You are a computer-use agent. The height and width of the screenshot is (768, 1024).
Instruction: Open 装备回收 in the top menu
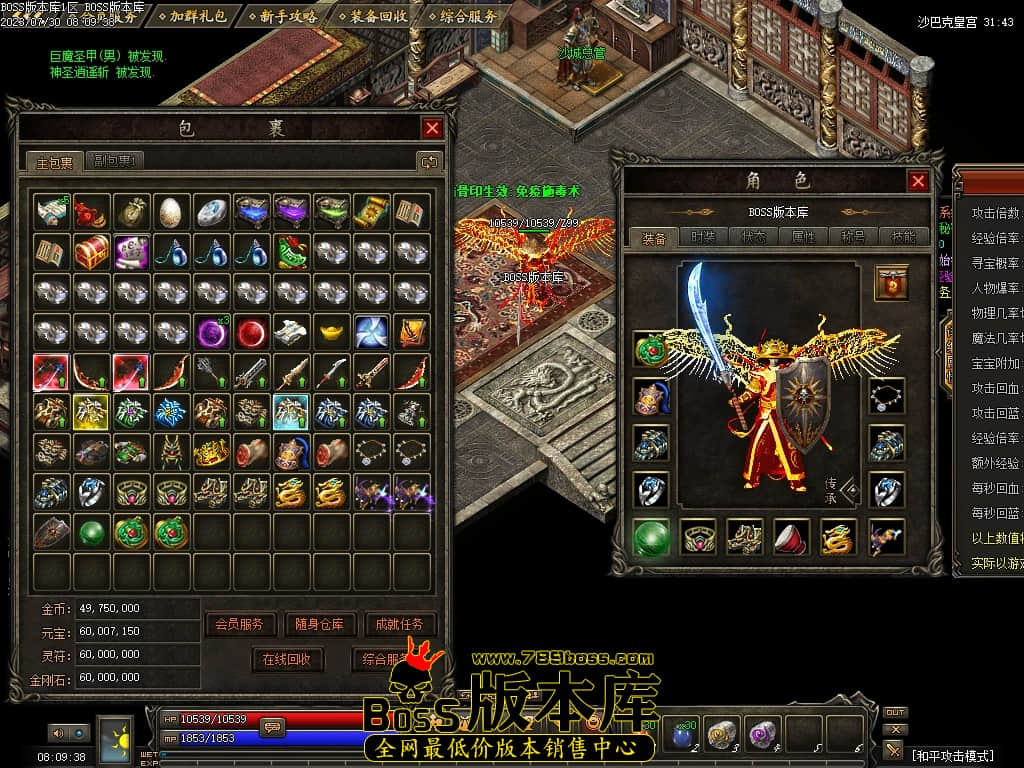(x=378, y=16)
